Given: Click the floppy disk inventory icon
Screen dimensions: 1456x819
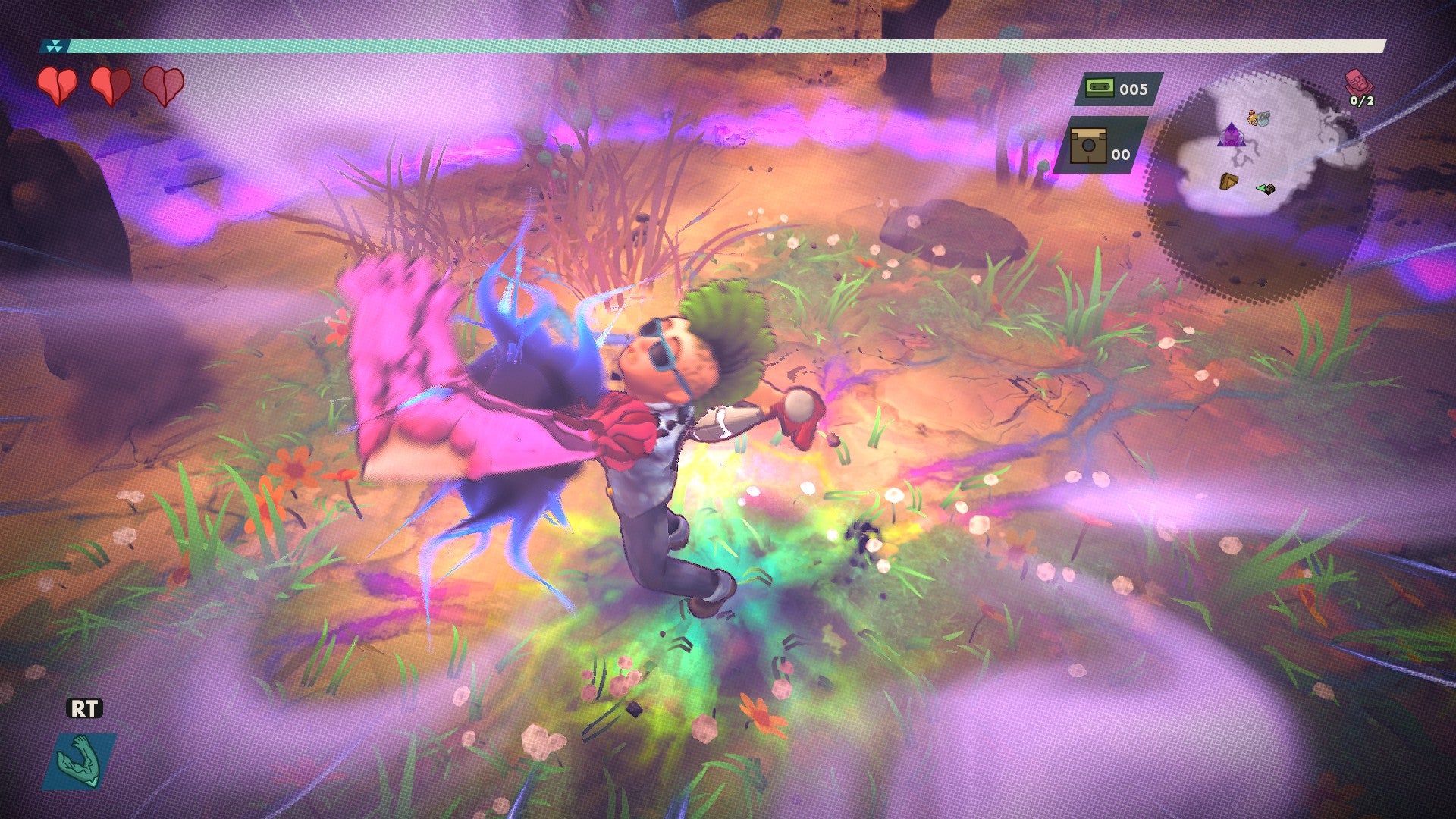Looking at the screenshot, I should pos(1087,145).
